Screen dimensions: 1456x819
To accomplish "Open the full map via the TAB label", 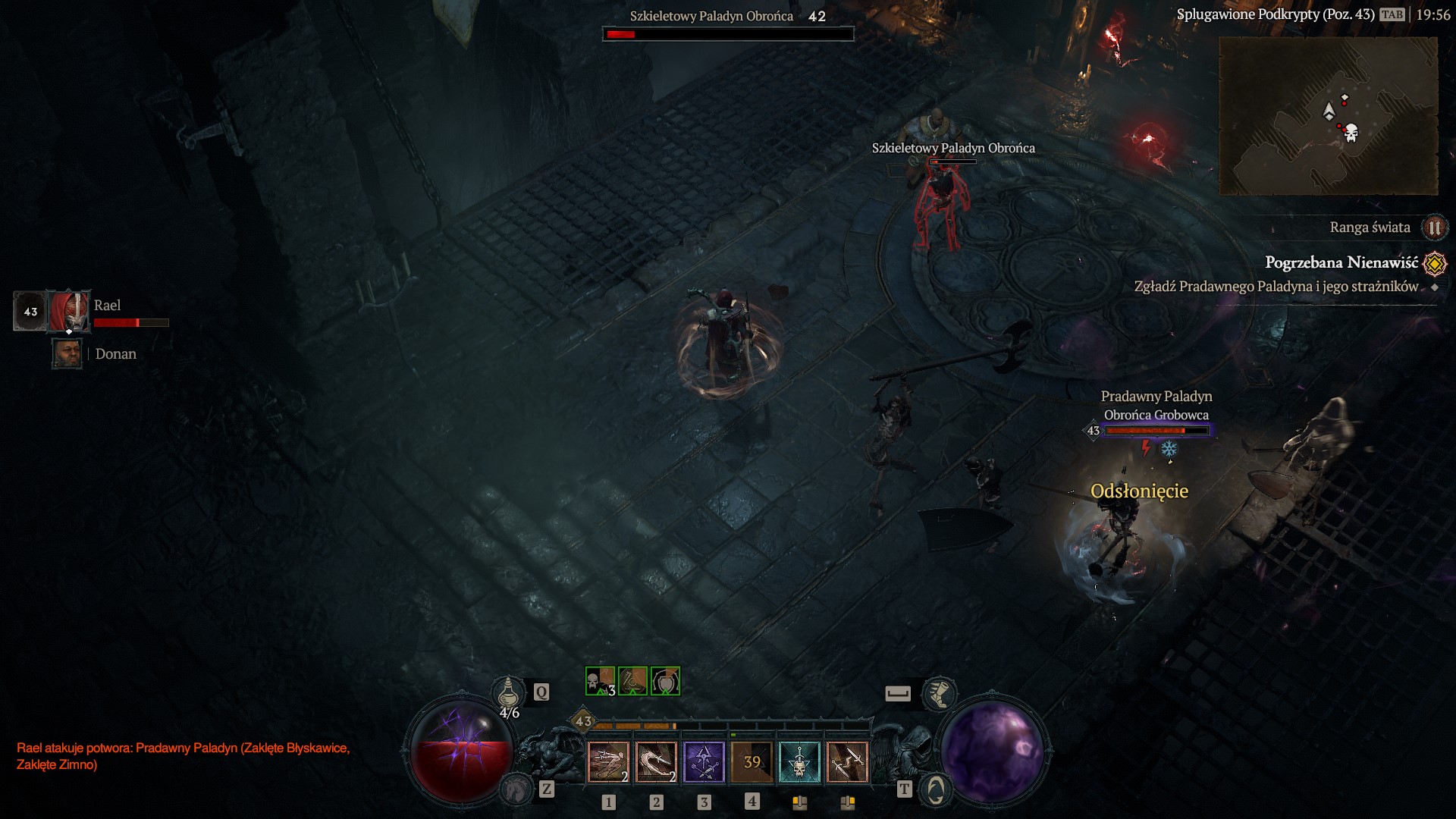I will (x=1392, y=14).
